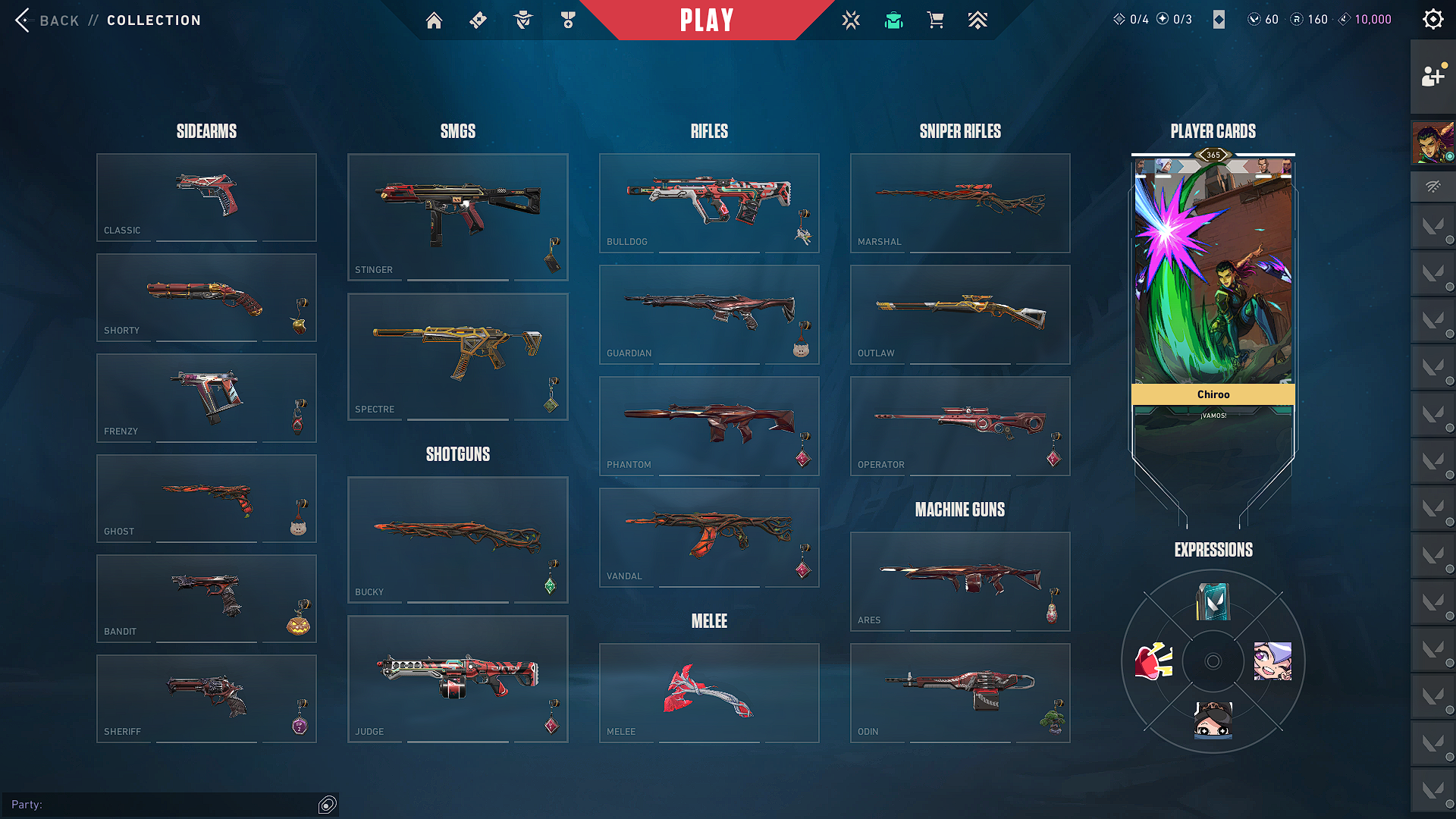Open the Judge shotgun slot
1456x819 pixels.
[x=457, y=679]
